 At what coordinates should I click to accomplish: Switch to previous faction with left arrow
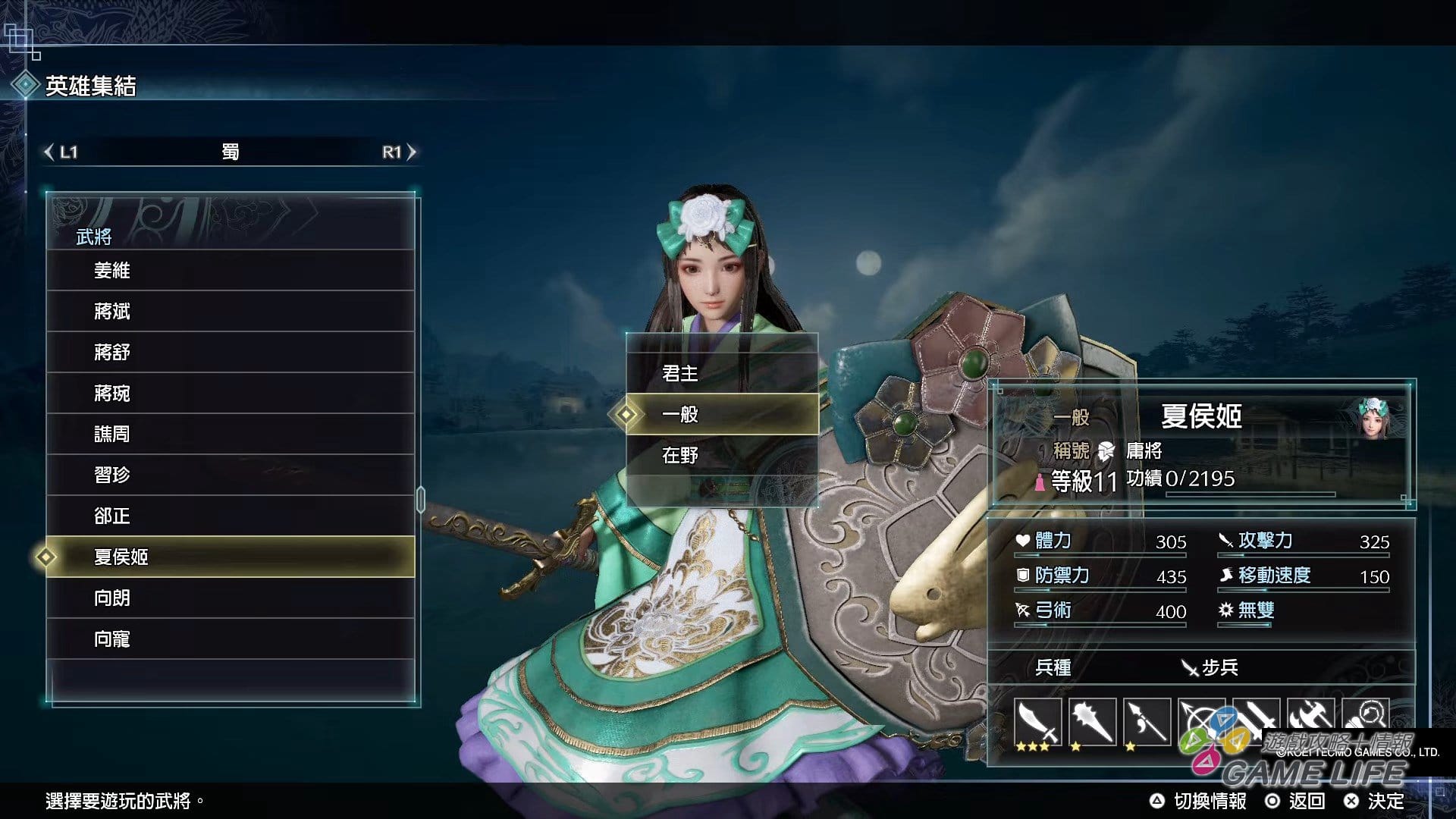pos(50,152)
